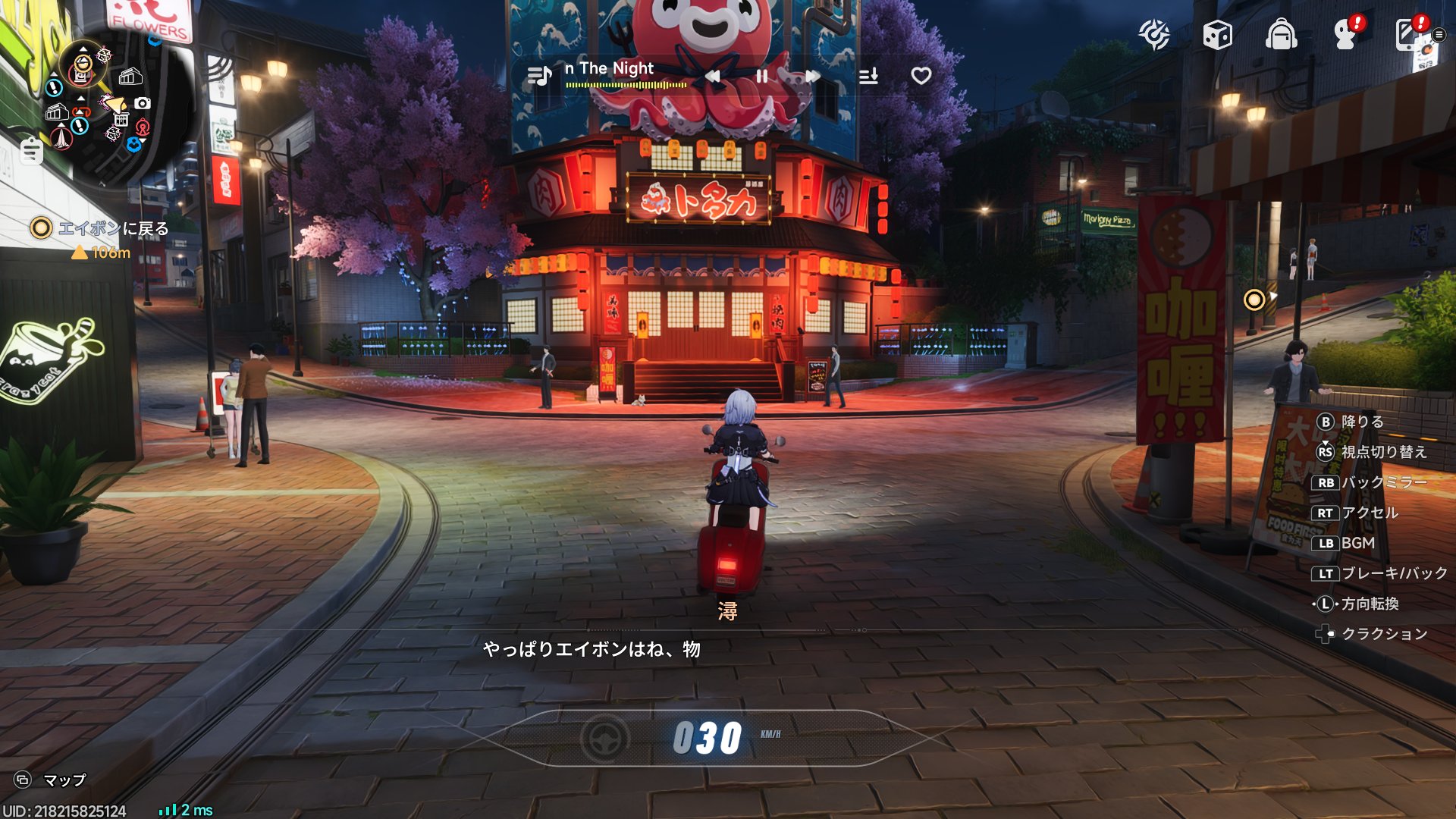The height and width of the screenshot is (819, 1456).
Task: Select the camera marker on the minimap
Action: click(143, 103)
